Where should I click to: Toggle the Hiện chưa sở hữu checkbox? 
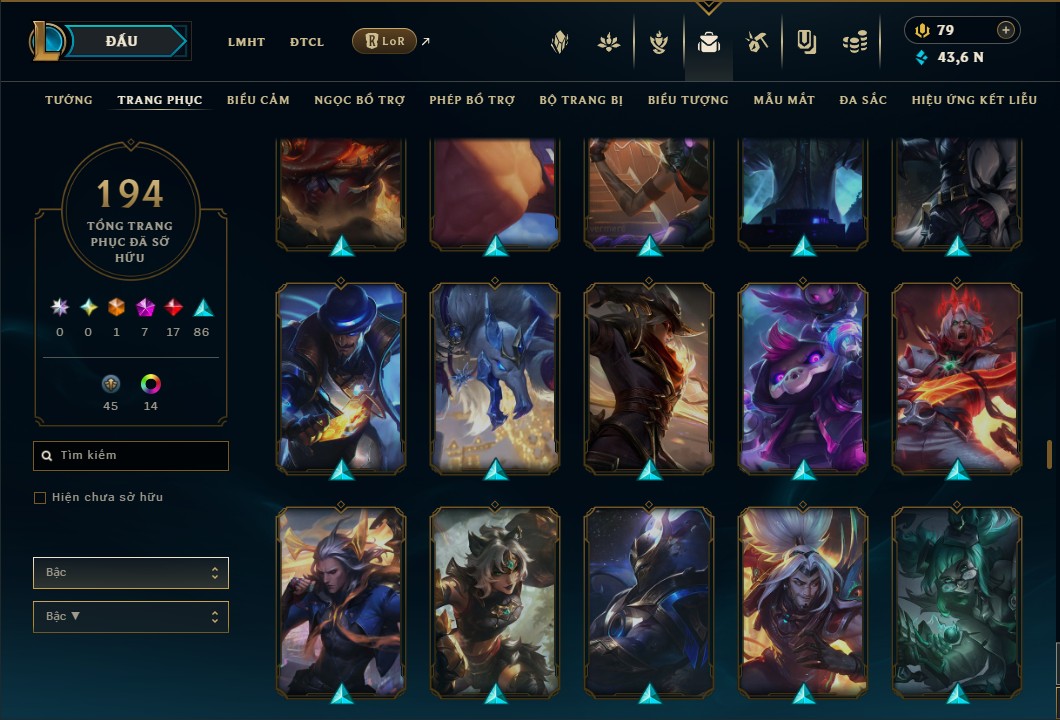tap(40, 498)
